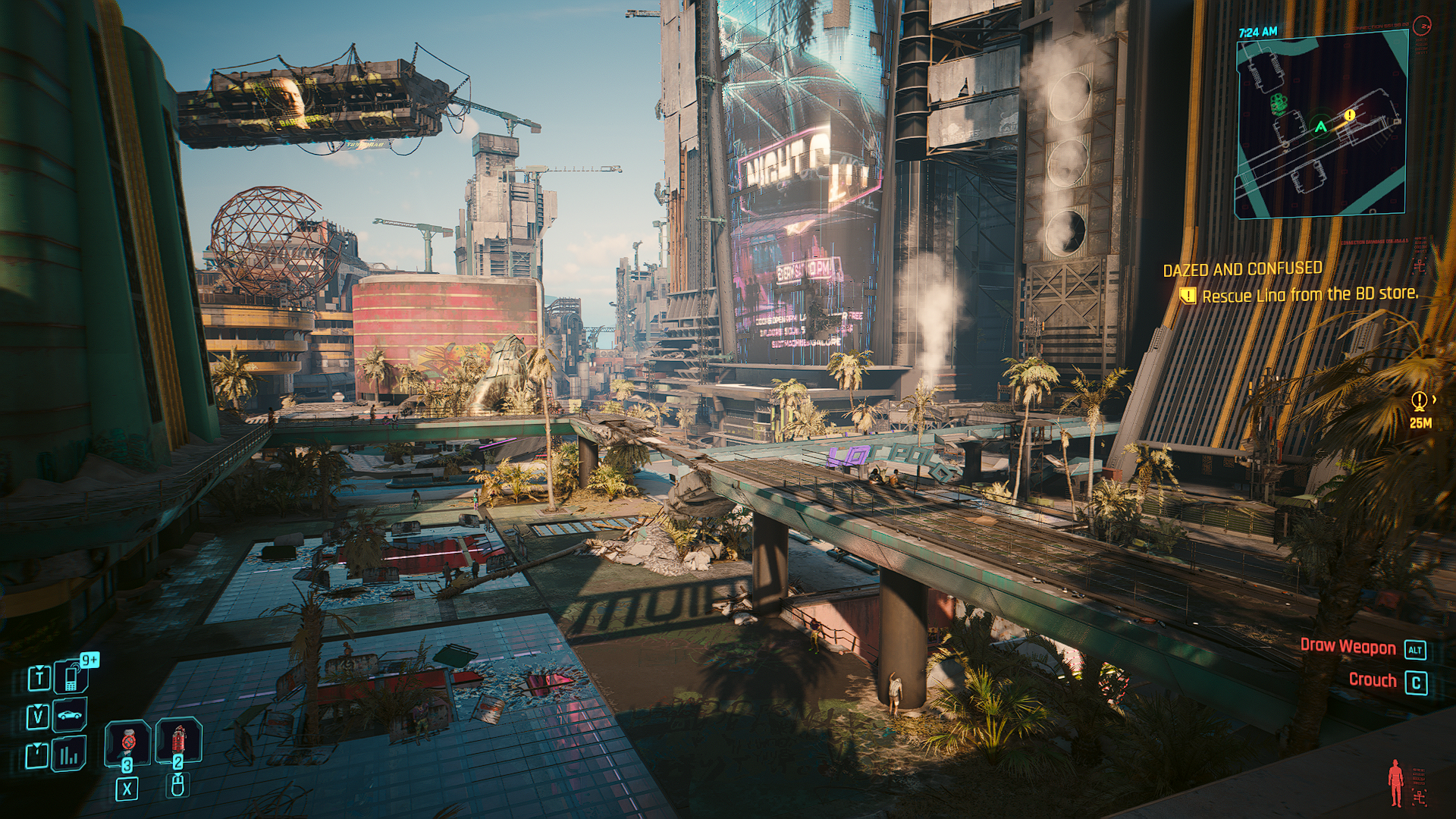Select the red grenade gadget slot

click(178, 740)
